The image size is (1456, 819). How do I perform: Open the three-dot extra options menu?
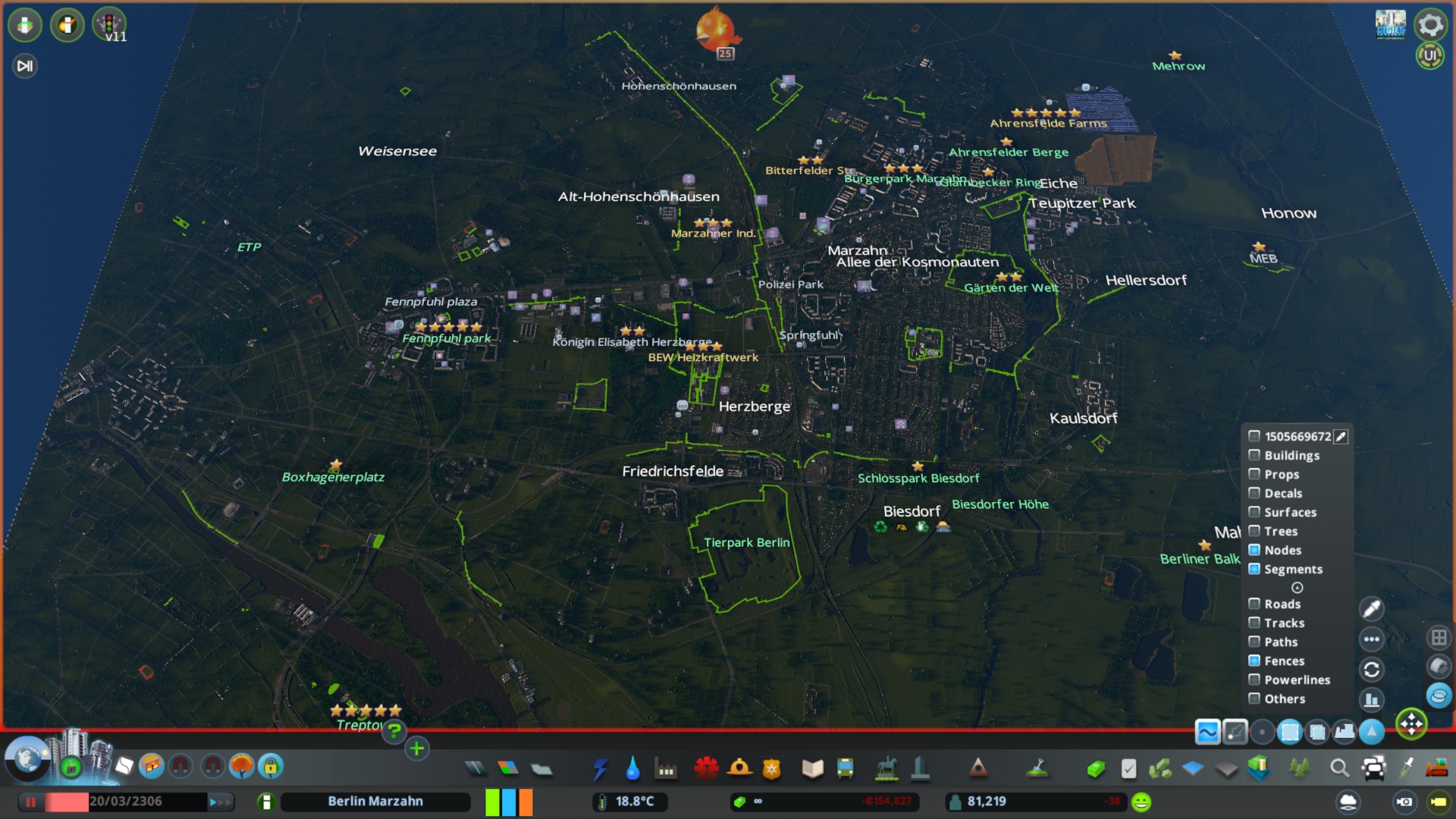pyautogui.click(x=1373, y=639)
